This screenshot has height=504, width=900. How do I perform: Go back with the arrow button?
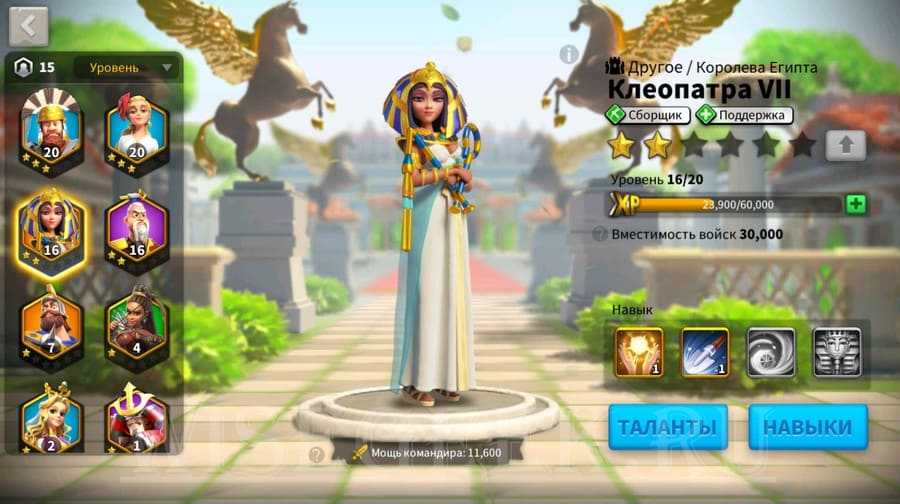(x=28, y=25)
